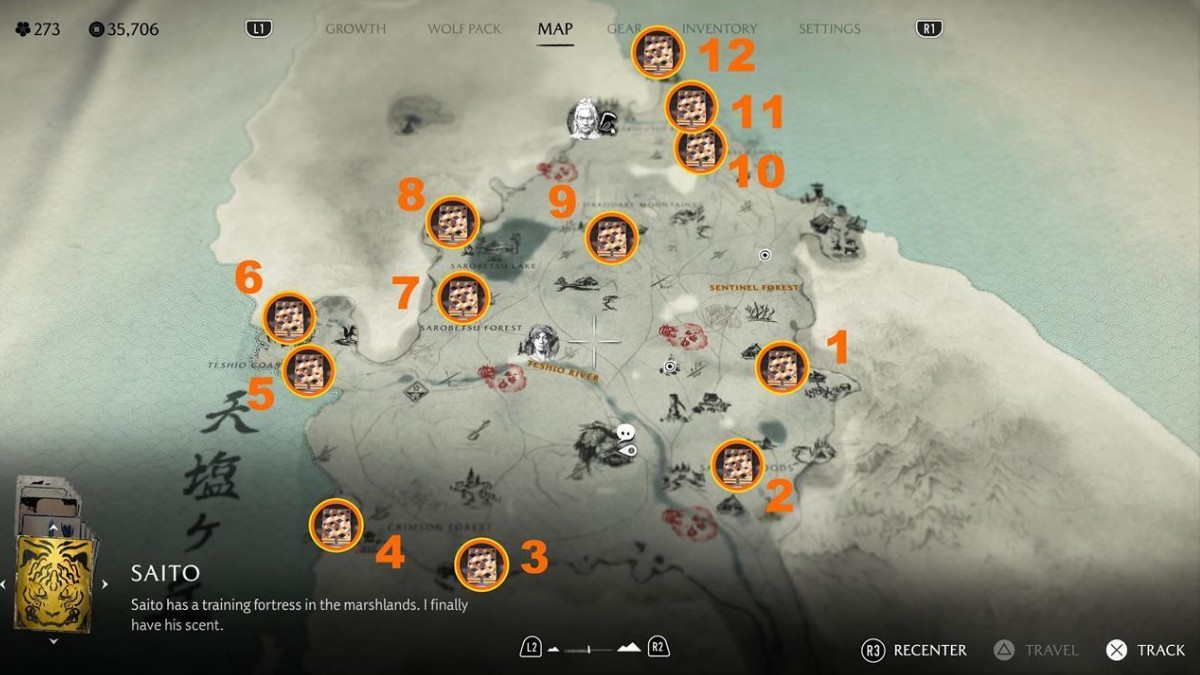Viewport: 1200px width, 675px height.
Task: Go to the Settings tab
Action: 829,29
